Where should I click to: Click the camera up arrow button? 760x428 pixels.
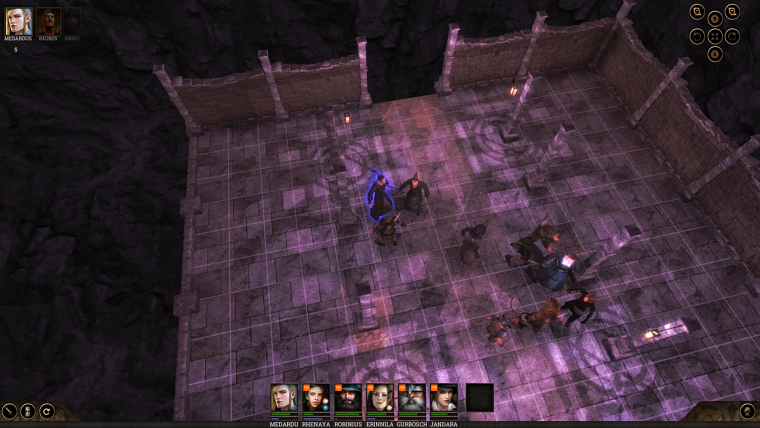point(715,18)
